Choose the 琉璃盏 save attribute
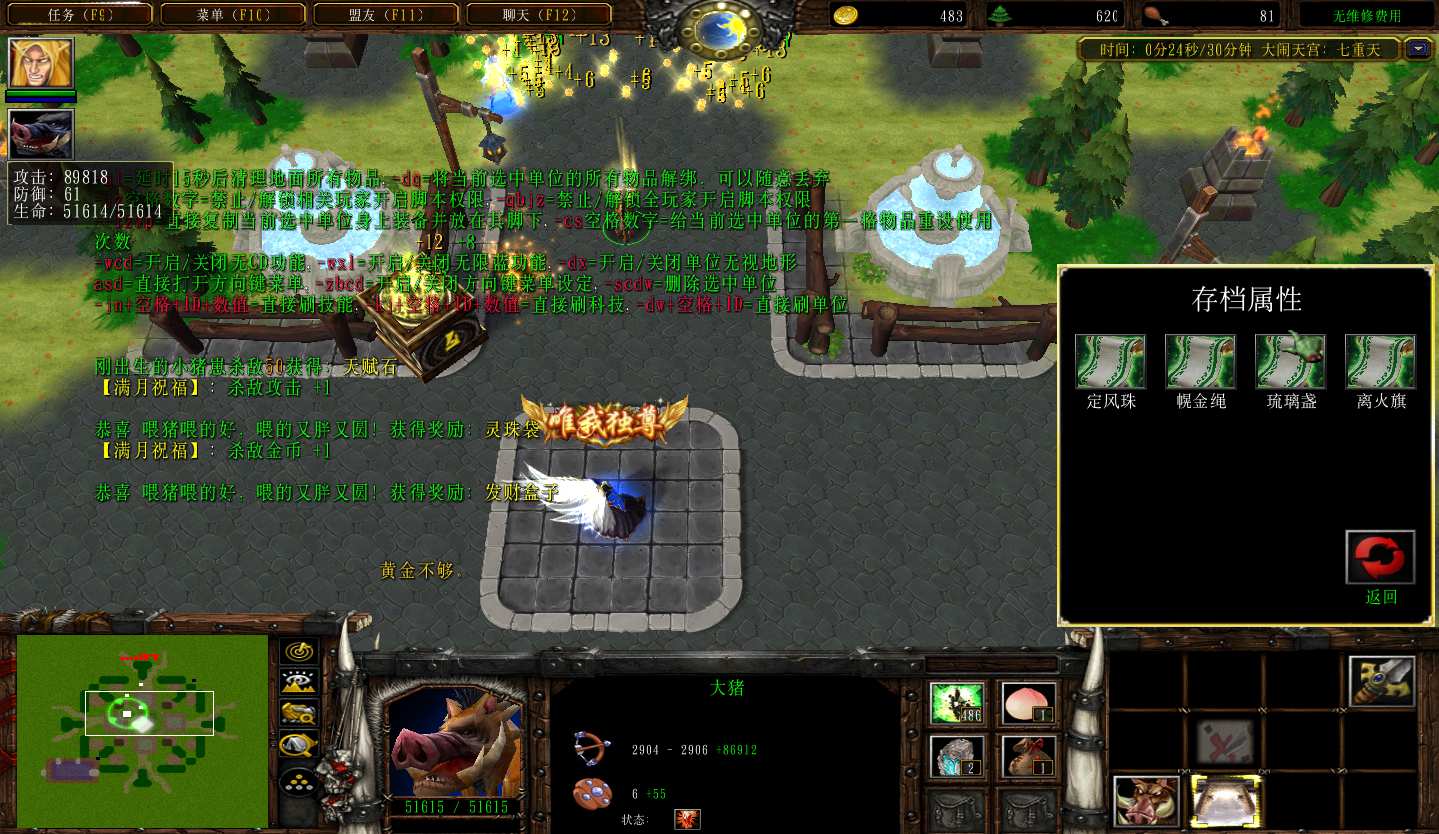 [1290, 362]
